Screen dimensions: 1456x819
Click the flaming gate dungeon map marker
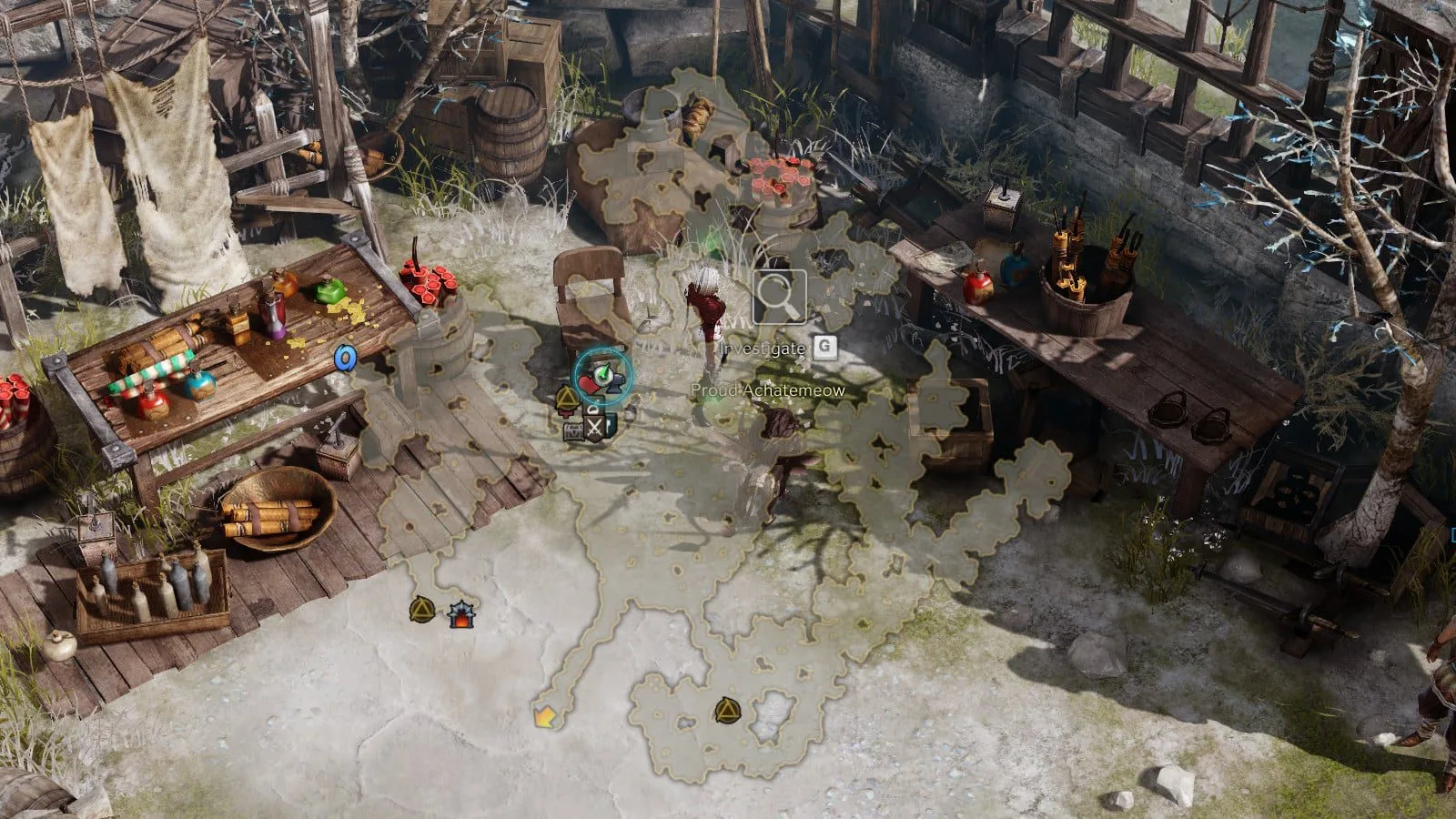(461, 616)
